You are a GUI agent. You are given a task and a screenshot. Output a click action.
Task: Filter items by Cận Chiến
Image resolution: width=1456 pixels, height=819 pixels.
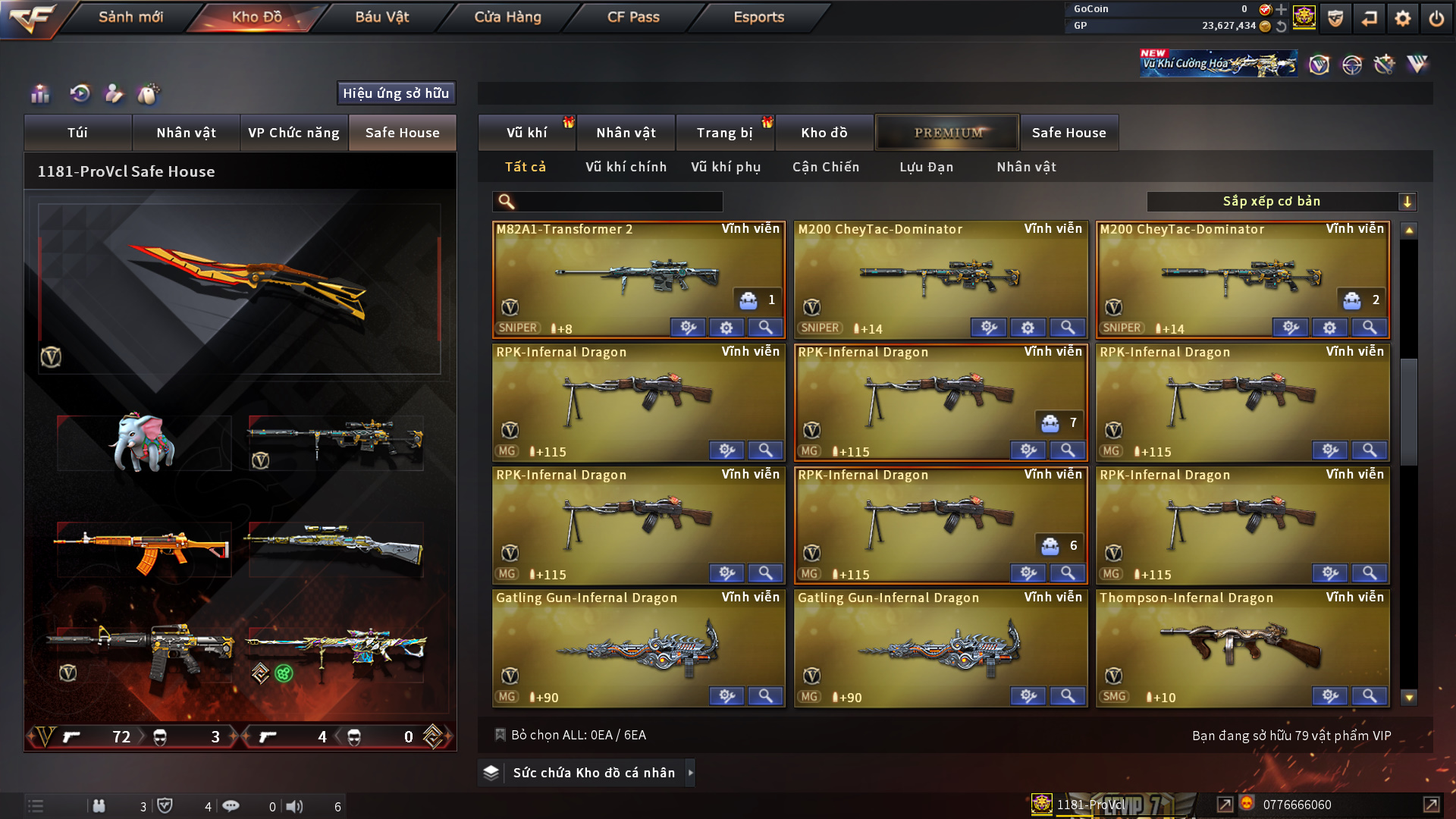click(x=826, y=167)
